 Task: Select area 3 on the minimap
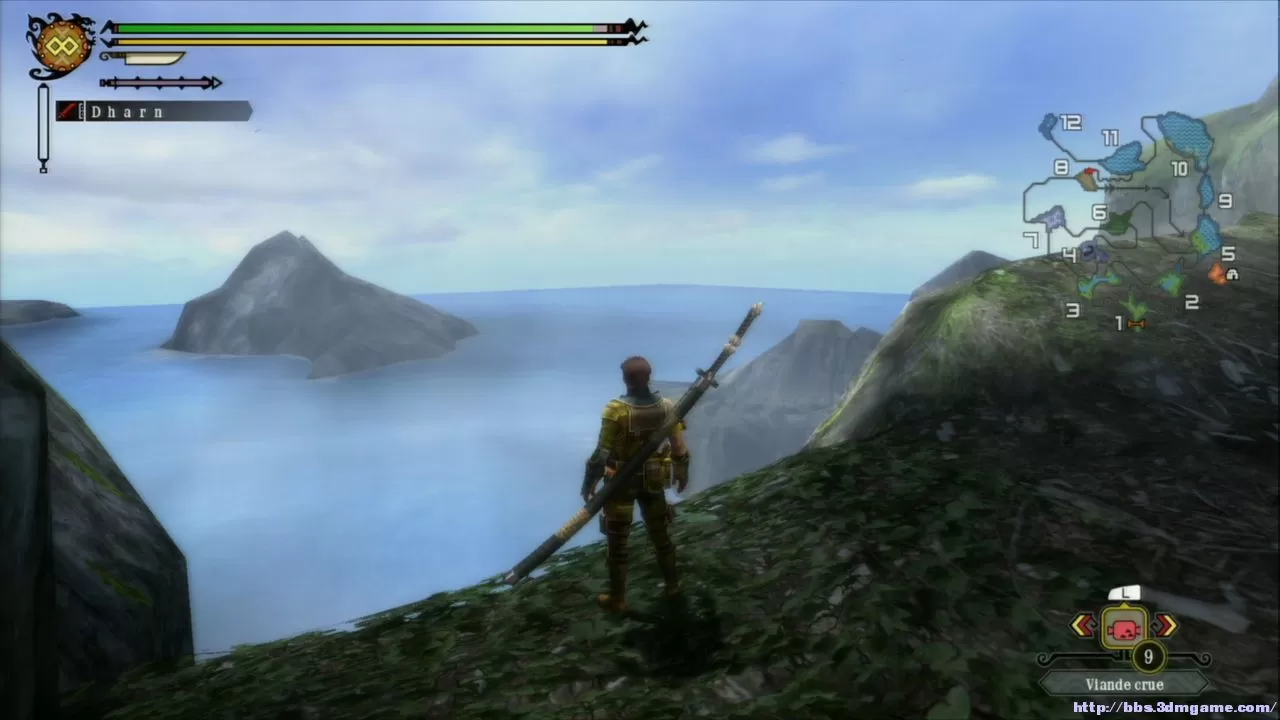(x=1097, y=284)
